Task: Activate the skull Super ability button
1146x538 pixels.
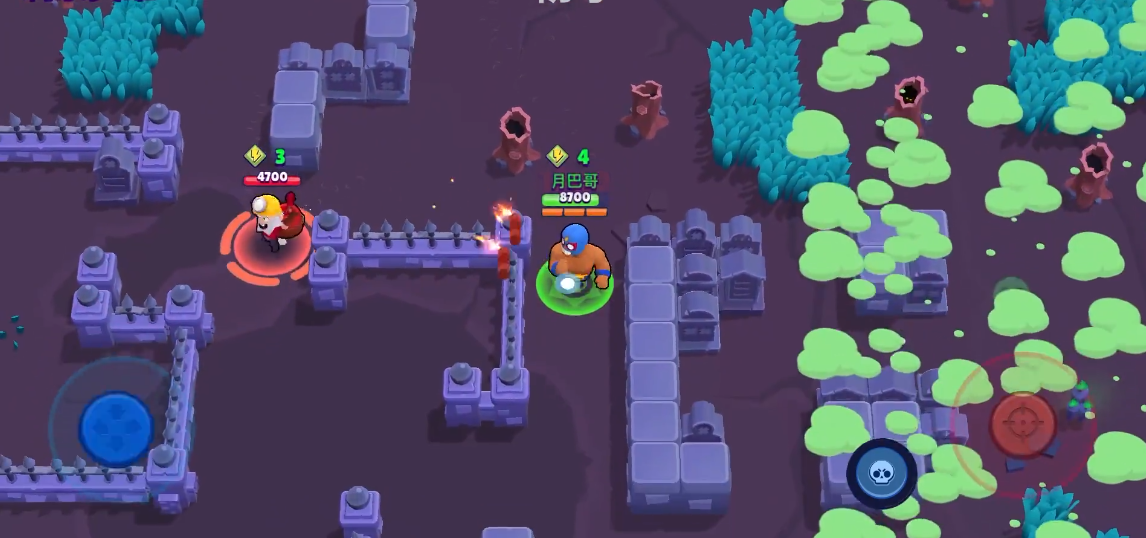Action: pos(881,473)
